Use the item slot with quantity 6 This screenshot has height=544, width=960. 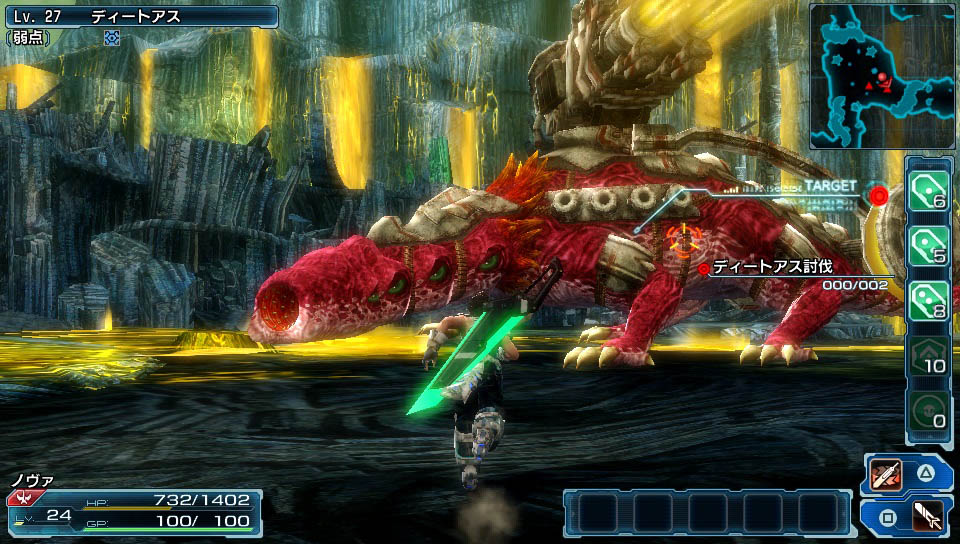tap(929, 190)
